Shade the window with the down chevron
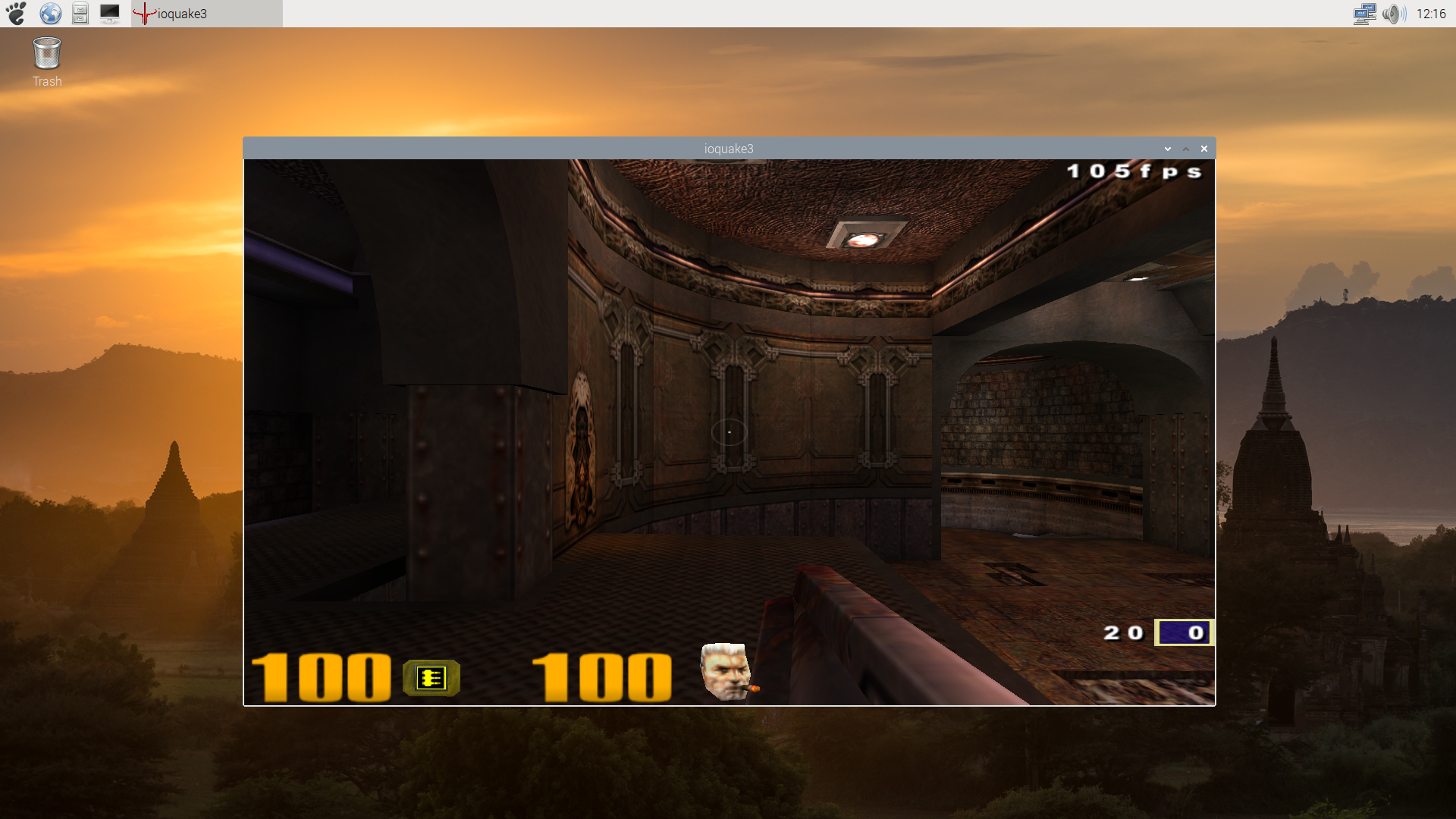 (x=1168, y=149)
